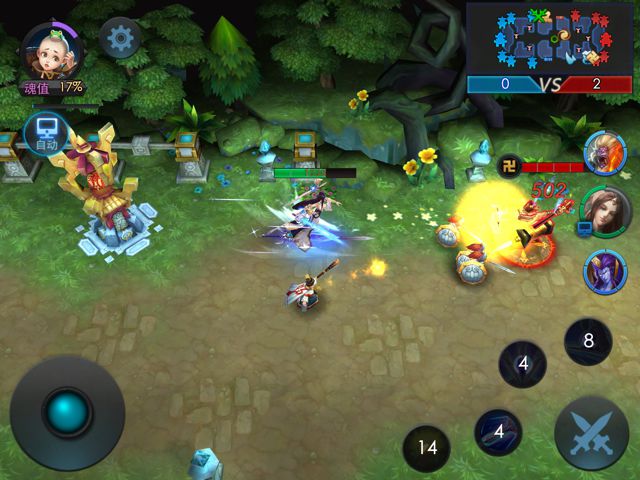Screen dimensions: 640x480
Task: Open the gear settings menu
Action: point(121,38)
